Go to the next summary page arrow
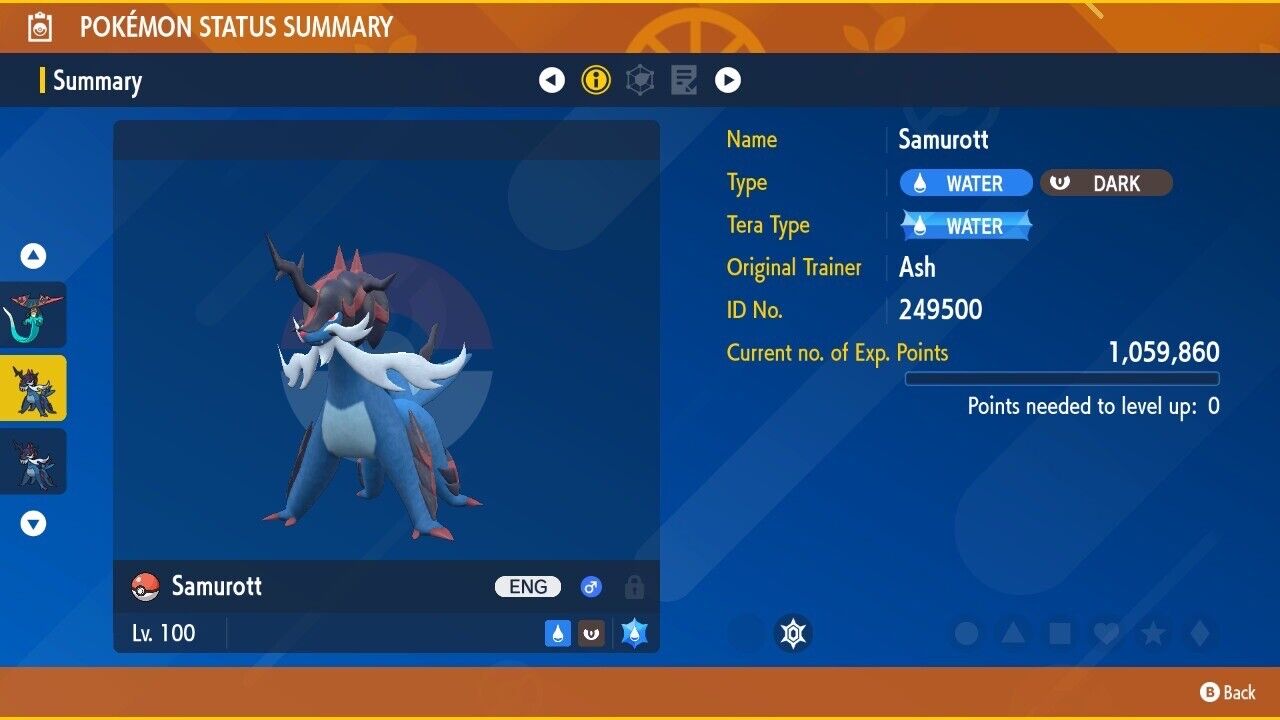The height and width of the screenshot is (720, 1280). [x=728, y=80]
